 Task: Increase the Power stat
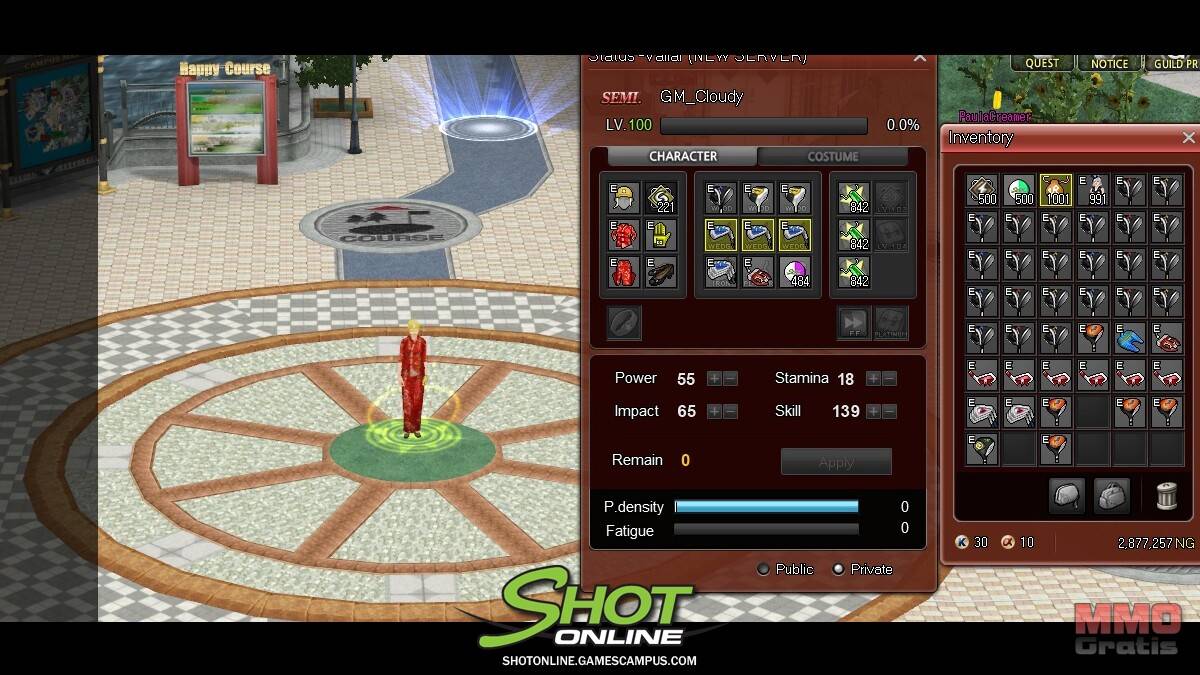[714, 379]
